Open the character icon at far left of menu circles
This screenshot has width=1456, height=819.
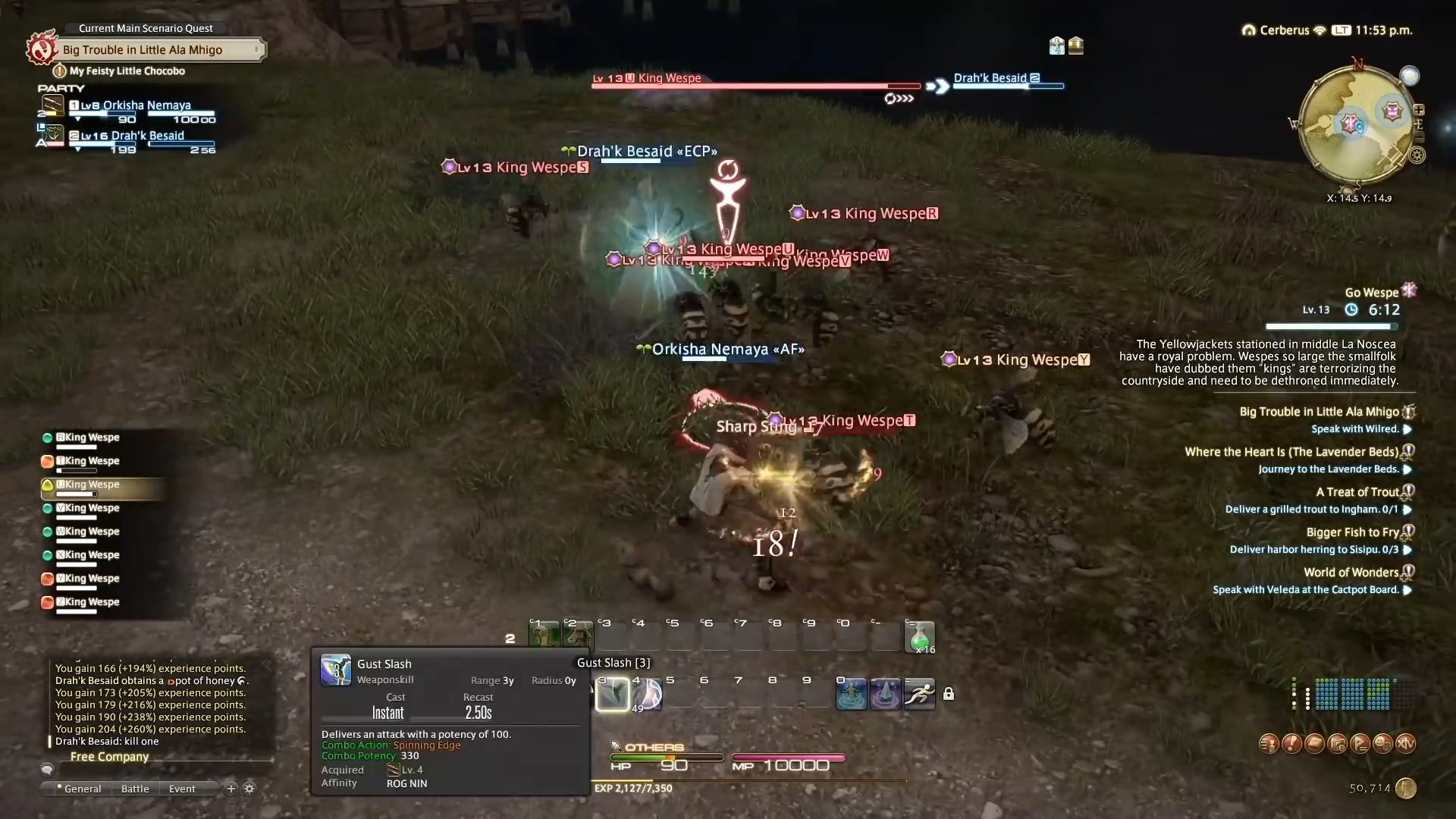point(1269,743)
